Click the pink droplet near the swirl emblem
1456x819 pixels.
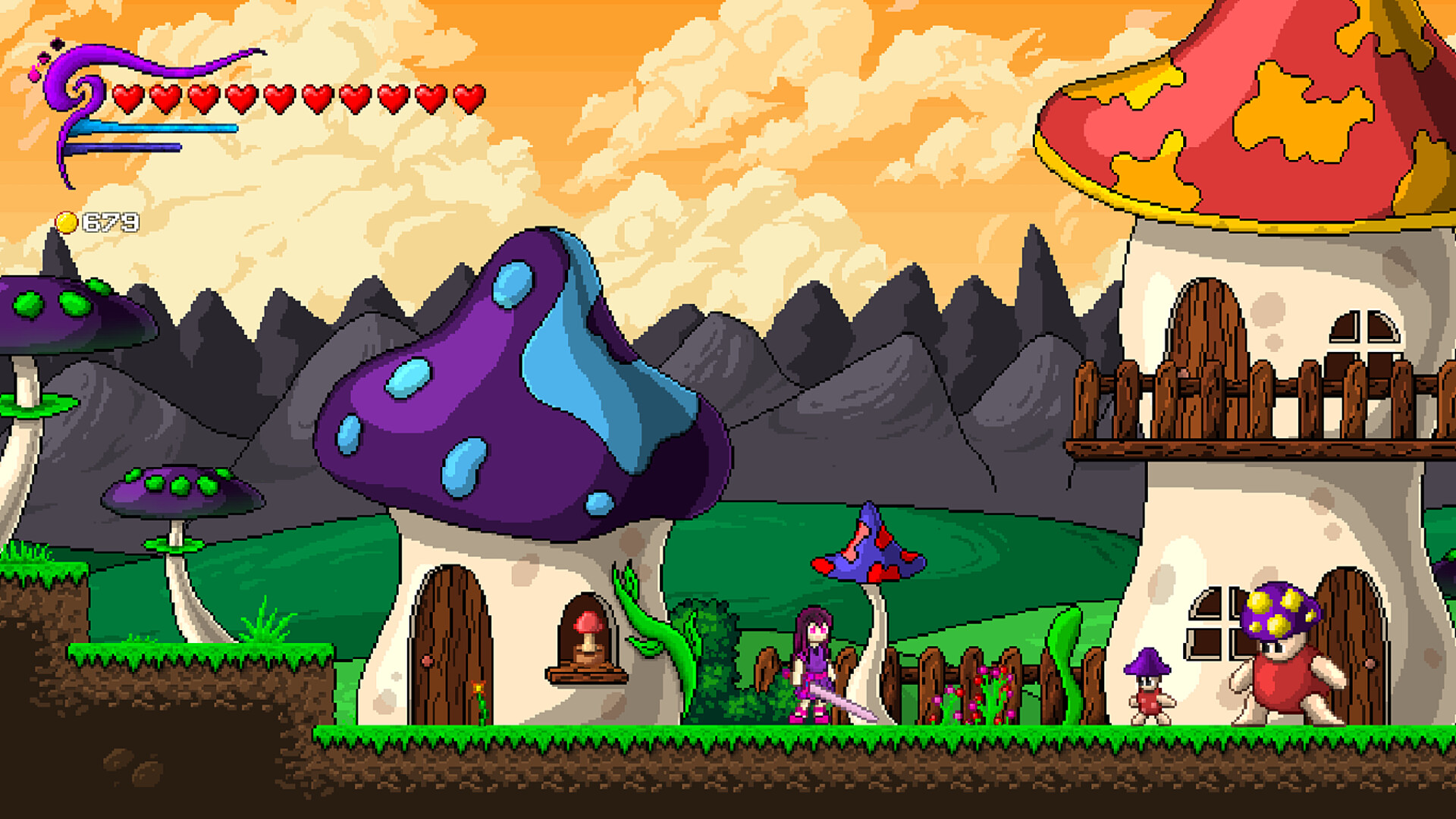click(34, 74)
